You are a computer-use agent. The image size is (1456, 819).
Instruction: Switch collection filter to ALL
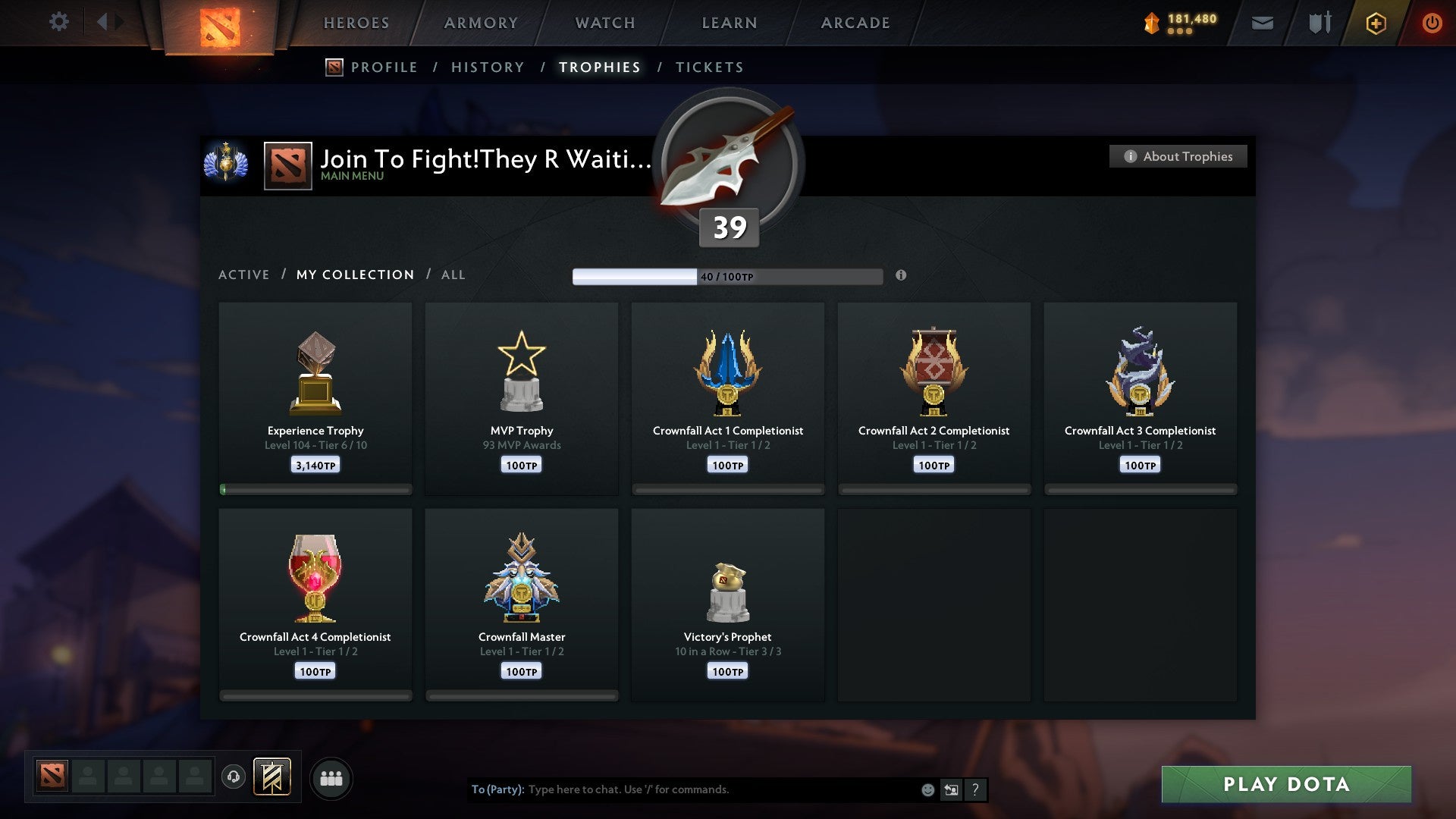[453, 275]
